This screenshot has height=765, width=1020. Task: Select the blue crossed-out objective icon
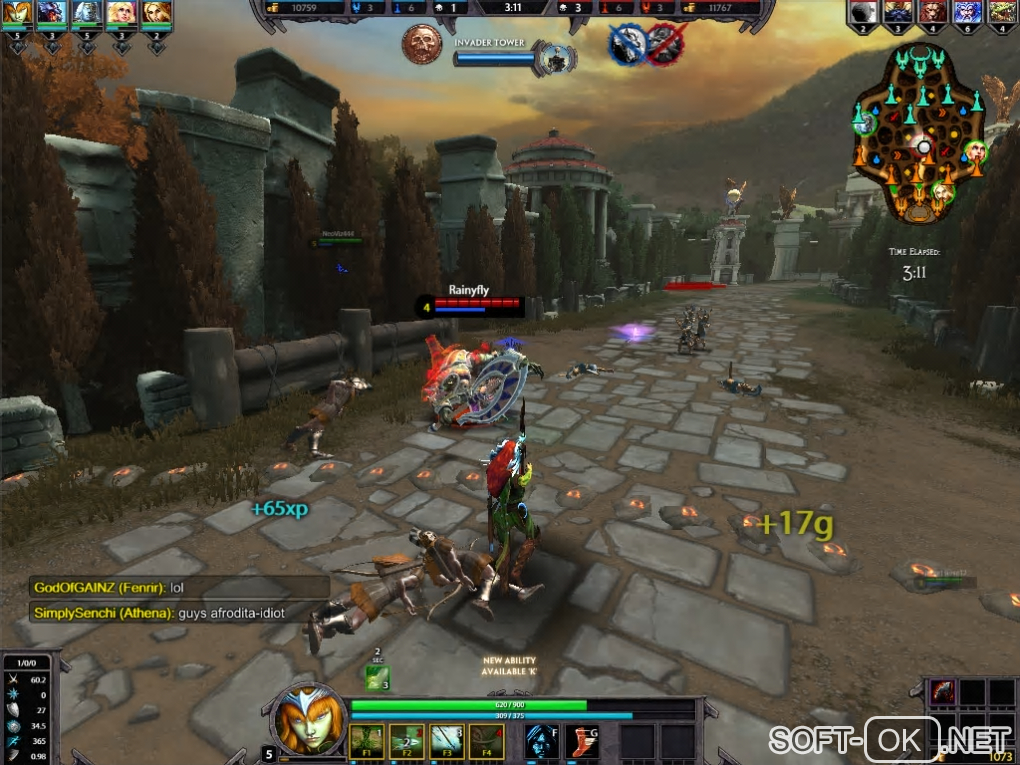[625, 45]
